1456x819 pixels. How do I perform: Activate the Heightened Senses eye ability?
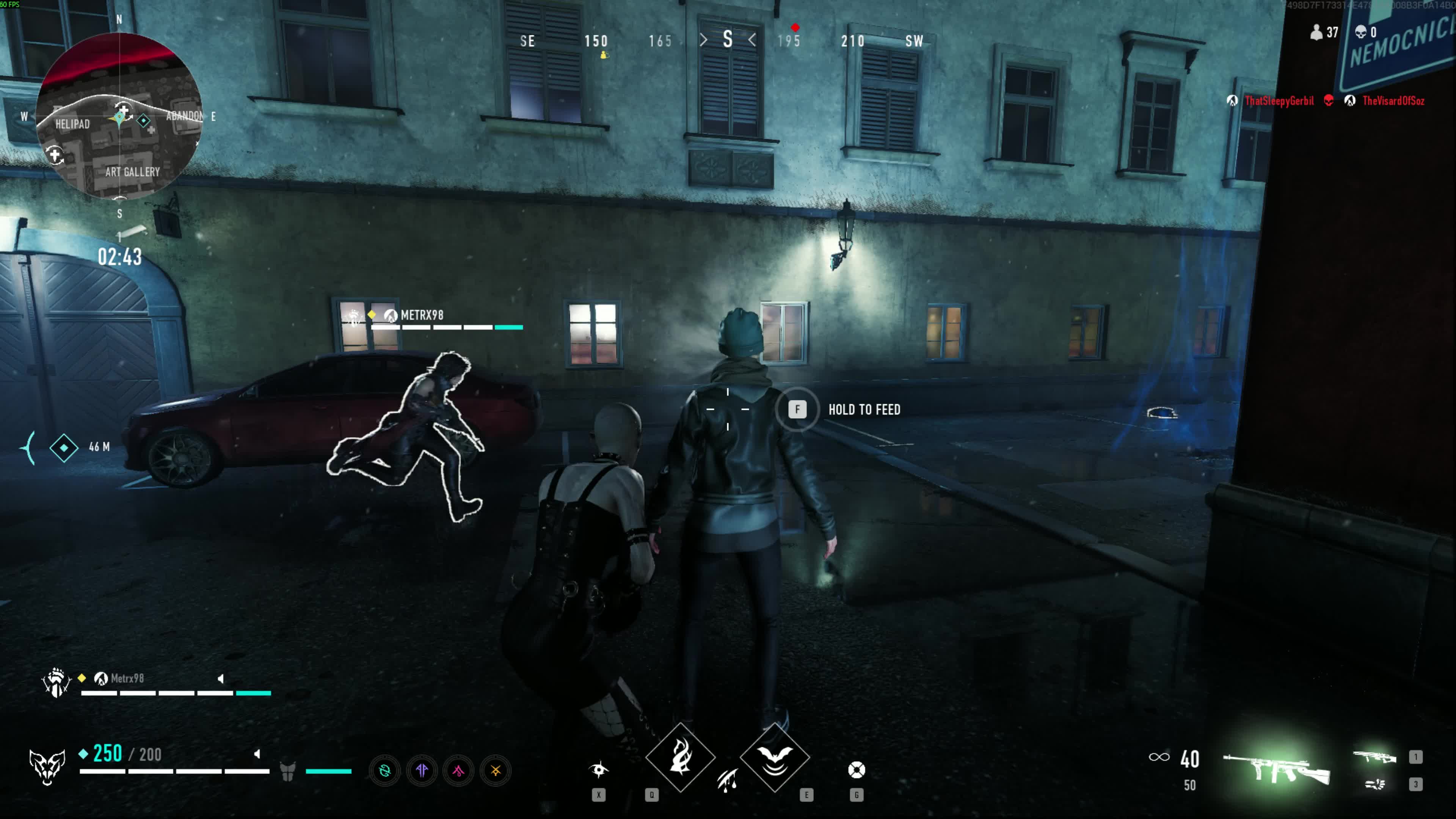click(599, 770)
